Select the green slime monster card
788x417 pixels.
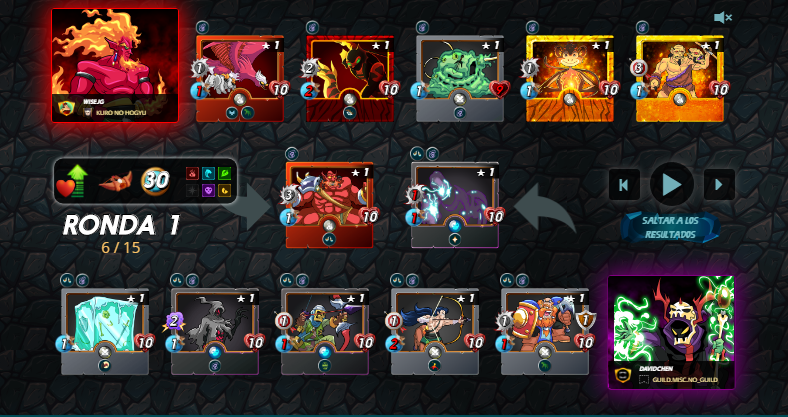click(460, 75)
